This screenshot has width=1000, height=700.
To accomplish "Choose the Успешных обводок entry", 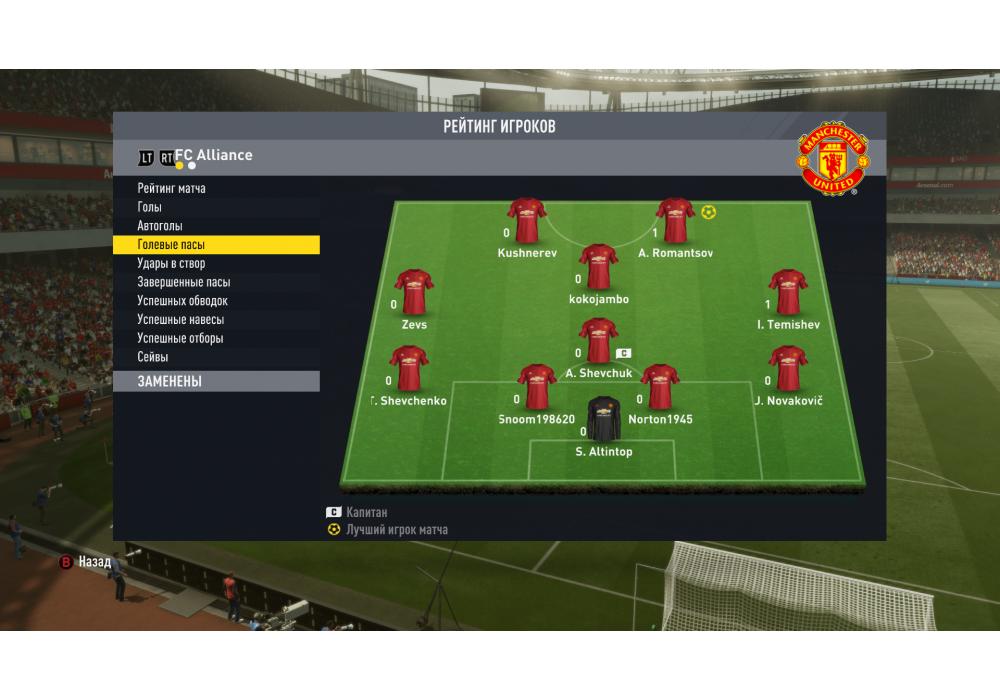I will pos(183,301).
